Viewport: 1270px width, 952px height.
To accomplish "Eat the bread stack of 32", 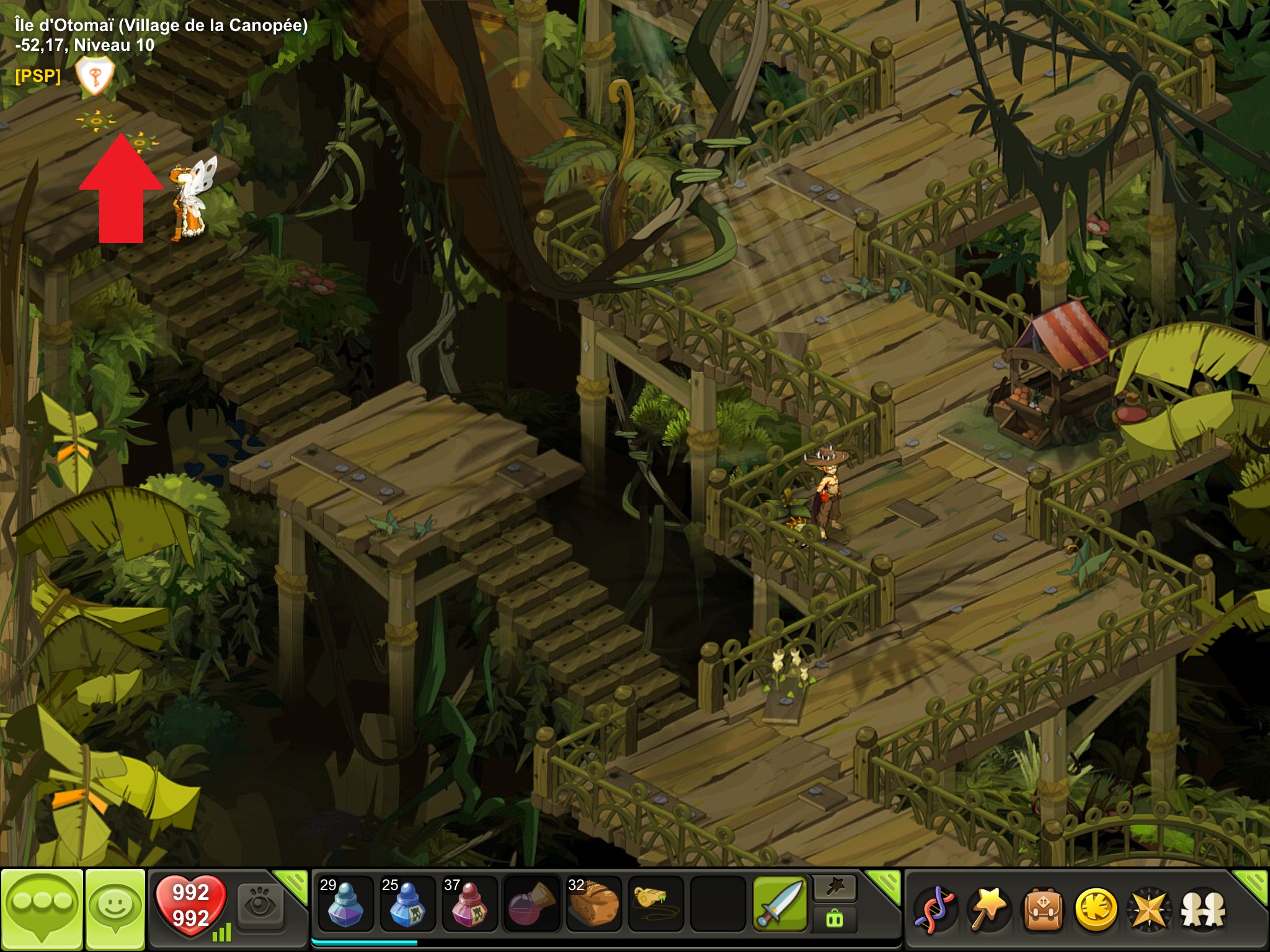I will pyautogui.click(x=593, y=904).
